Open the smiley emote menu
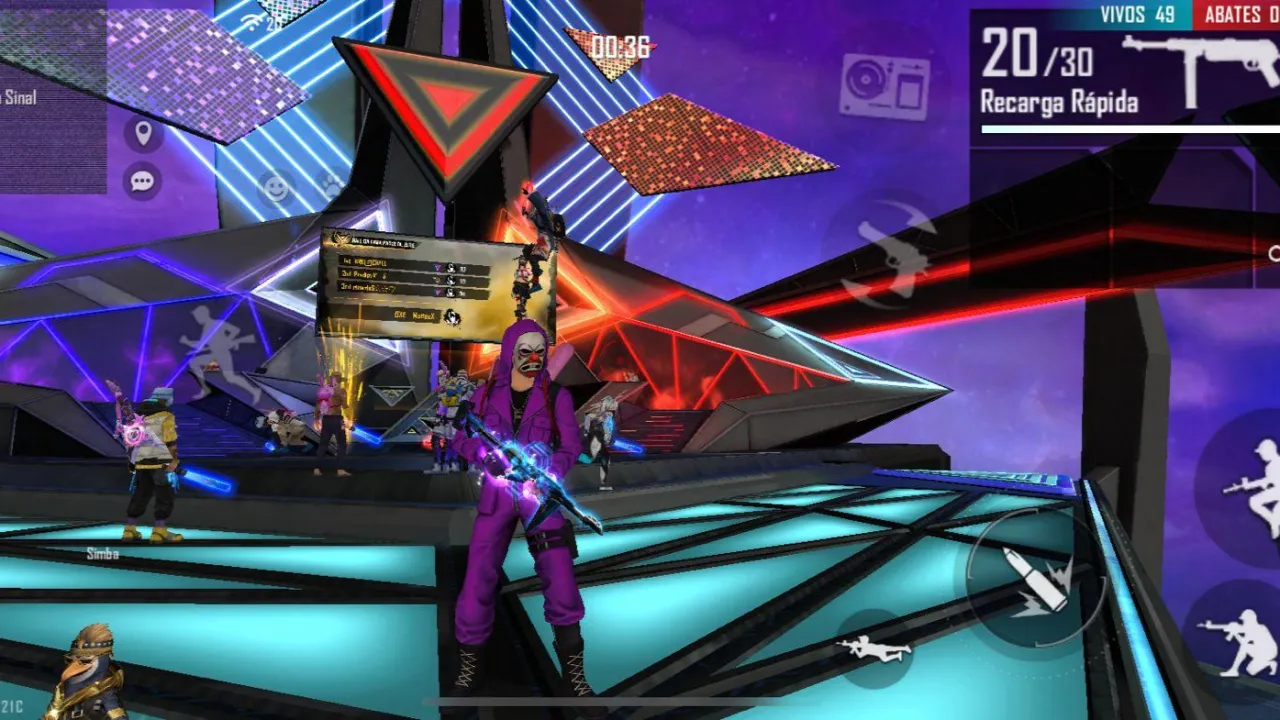 pyautogui.click(x=275, y=187)
